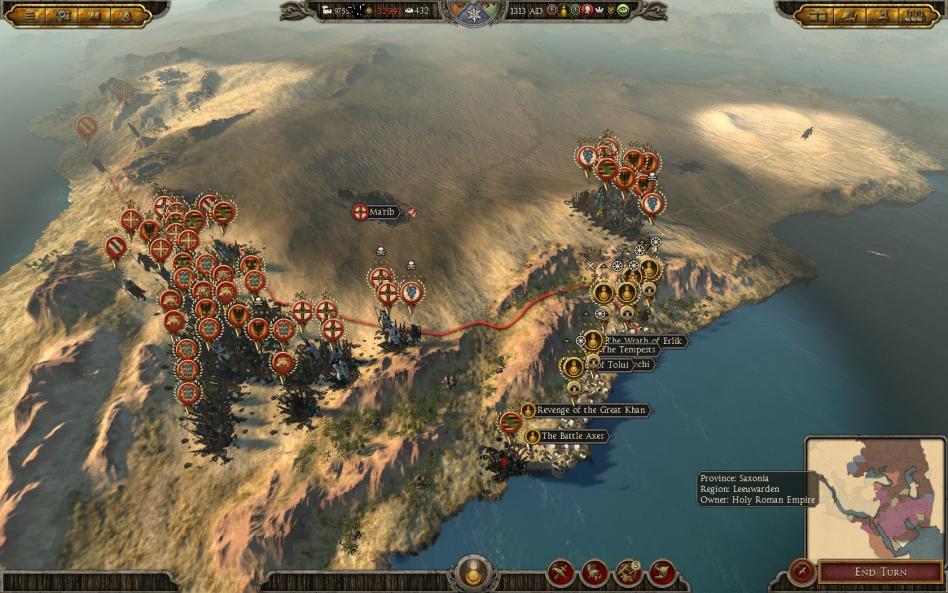Open the ship-shaped bottom panel button
Viewport: 948px width, 593px height.
click(x=661, y=573)
